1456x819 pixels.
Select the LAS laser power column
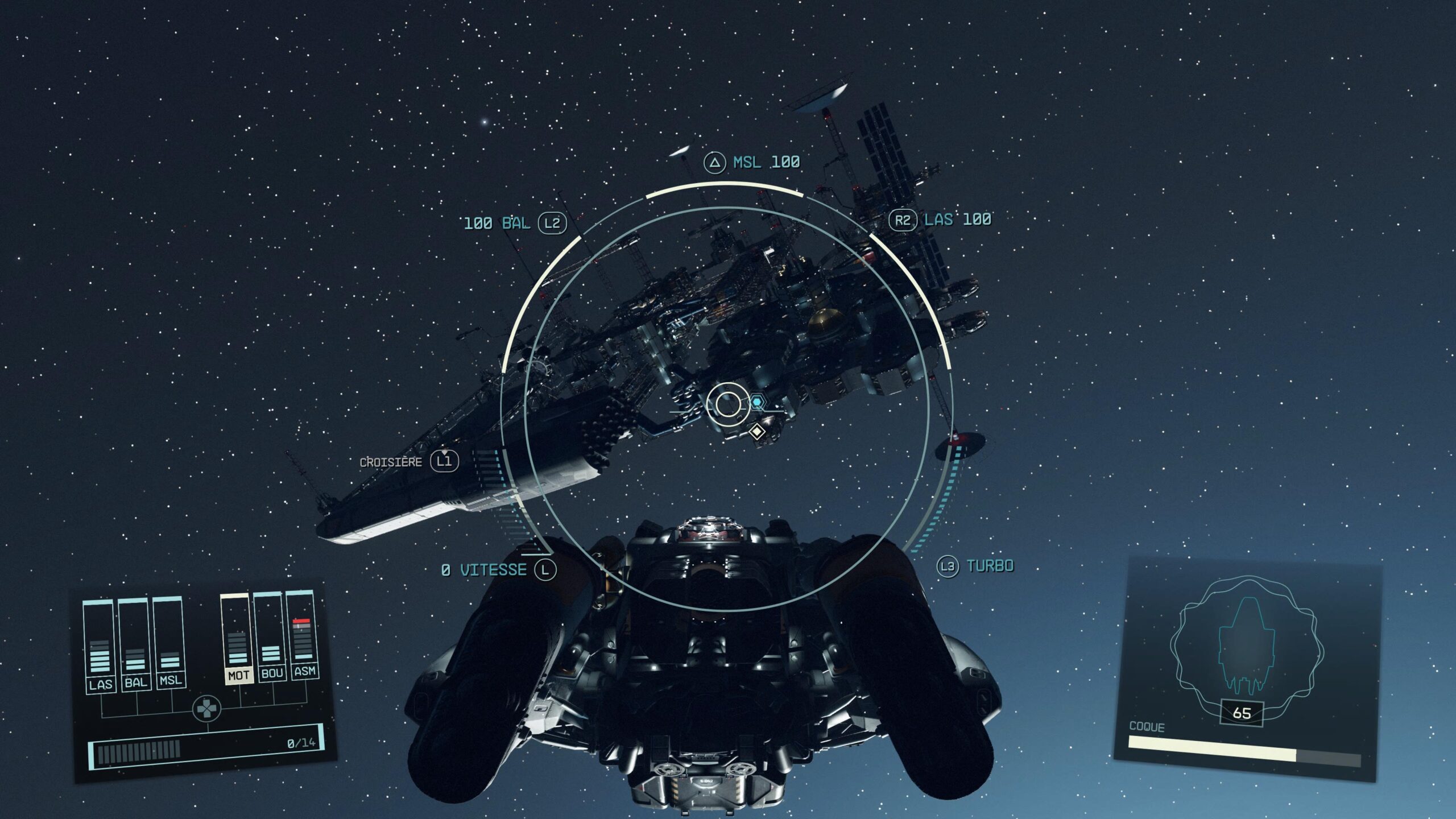[x=99, y=646]
